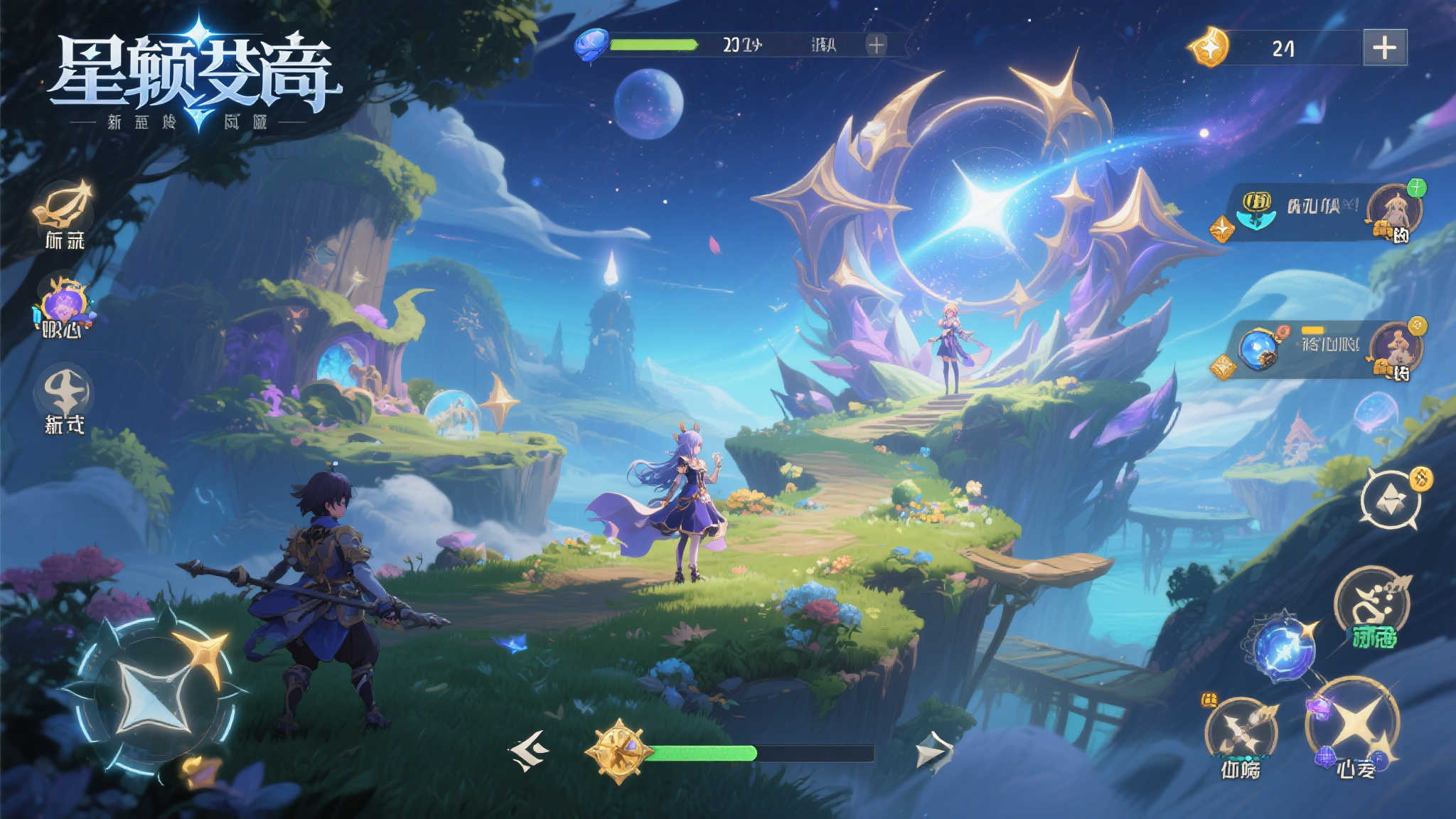1456x819 pixels.
Task: Open the grey bird emblem icon
Action: pyautogui.click(x=65, y=391)
